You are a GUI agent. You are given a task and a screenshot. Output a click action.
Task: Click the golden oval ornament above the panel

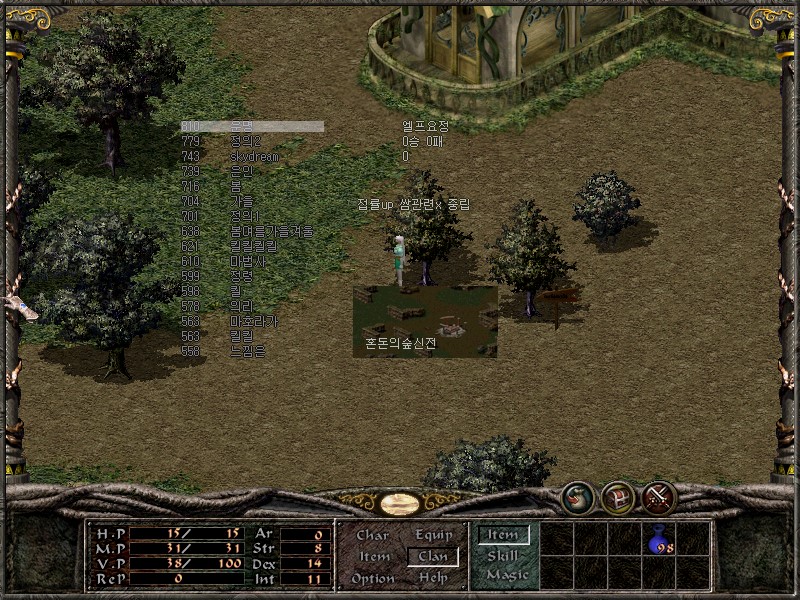click(x=400, y=503)
